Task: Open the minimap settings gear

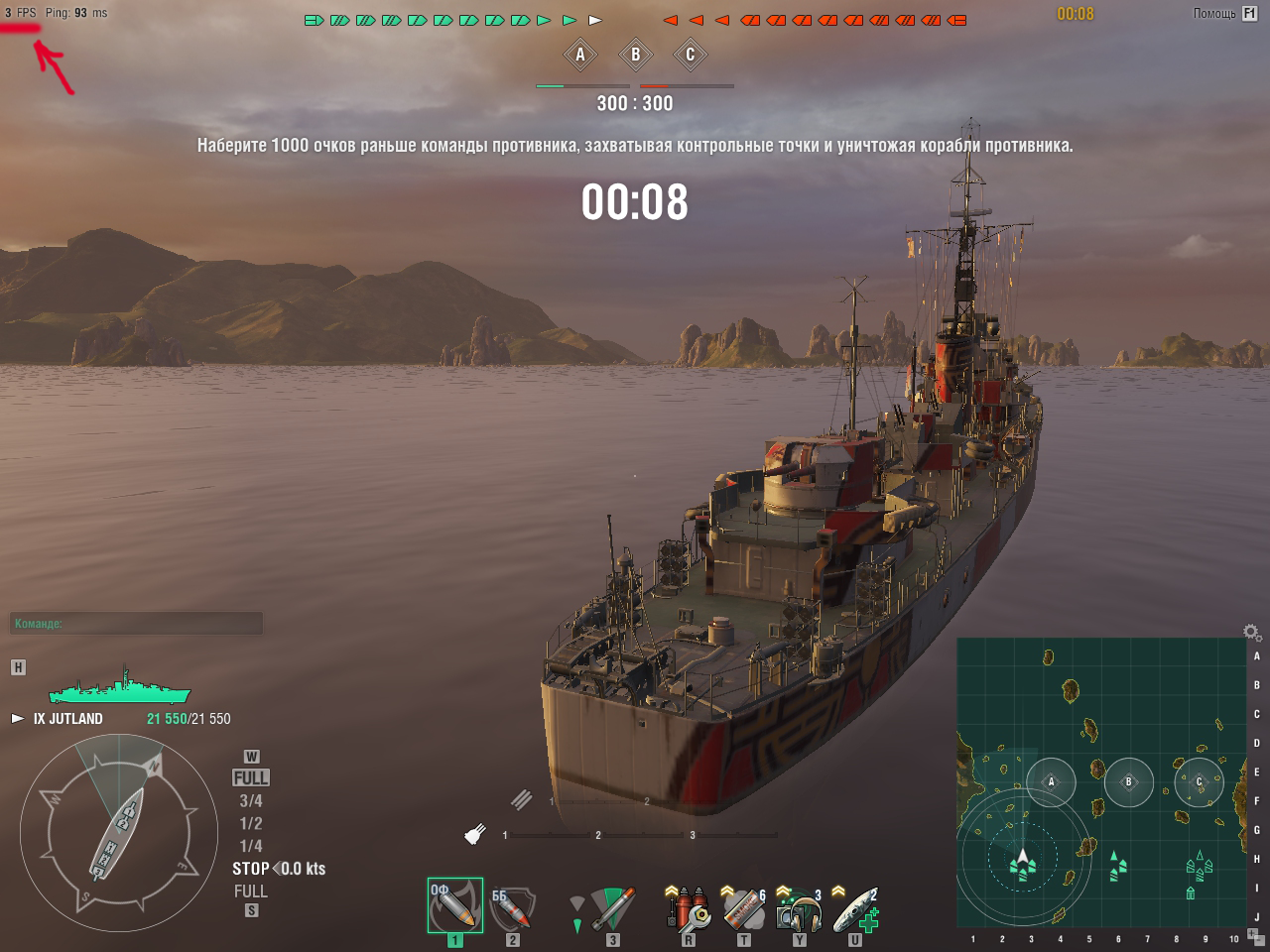Action: 1251,633
